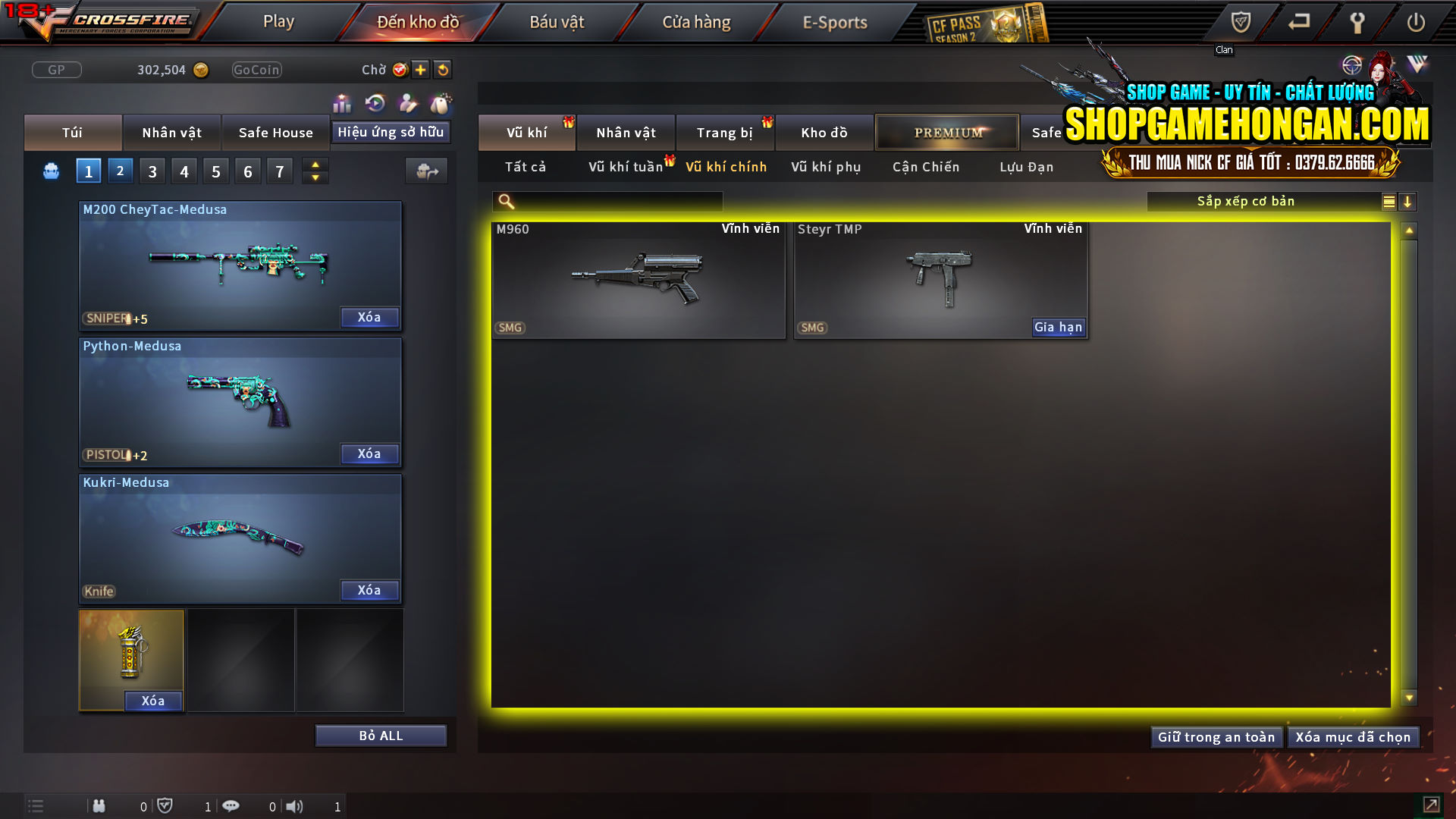The image size is (1456, 819).
Task: Select the ranking statistics icon above the inventory
Action: click(x=342, y=103)
